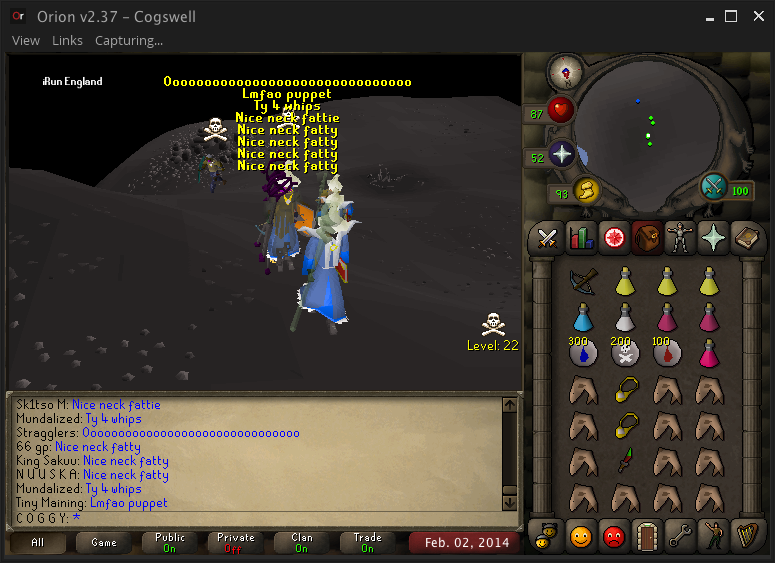Open the Combat Options tab
This screenshot has width=775, height=563.
[x=547, y=237]
